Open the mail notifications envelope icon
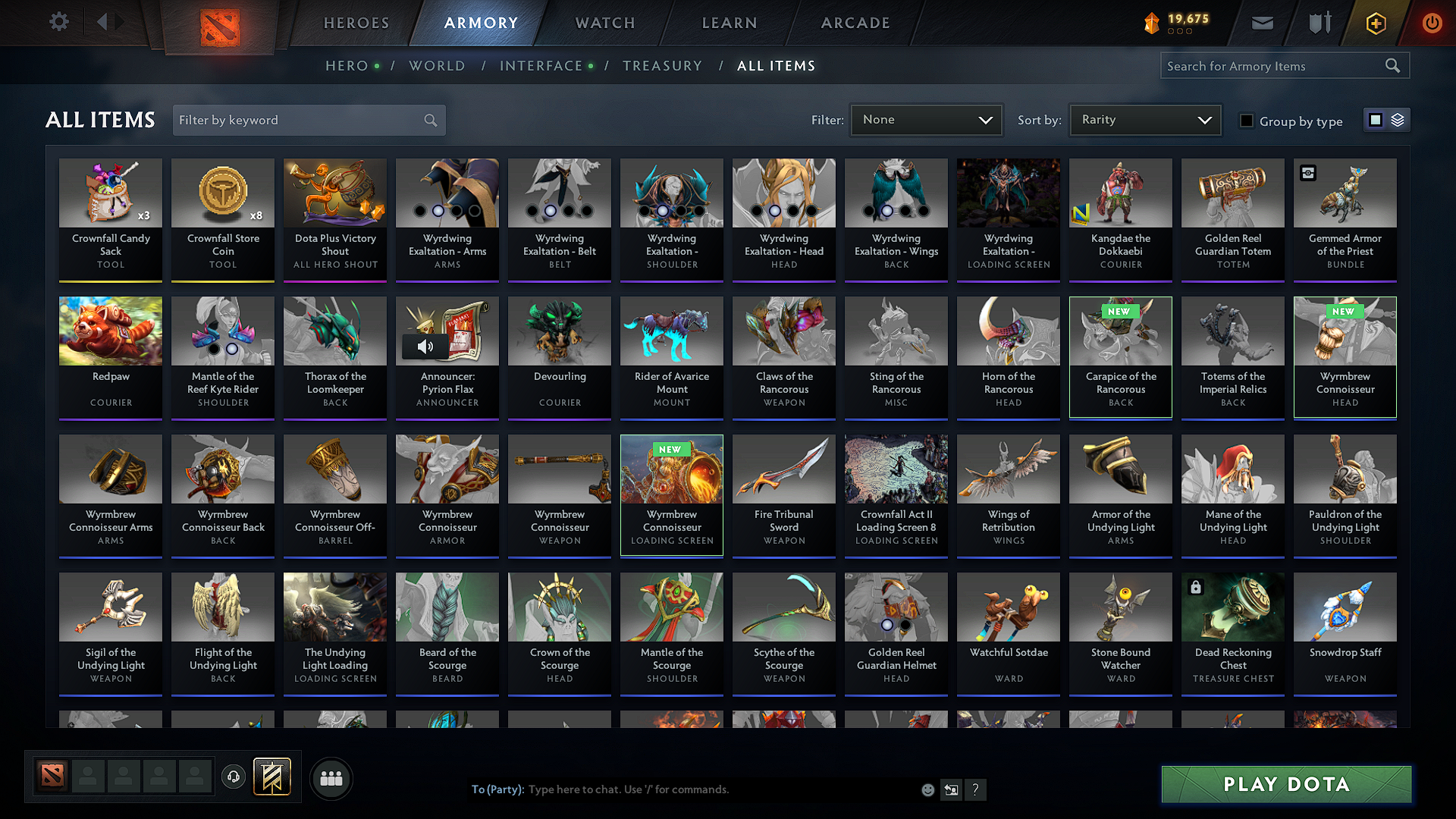The height and width of the screenshot is (819, 1456). [1262, 23]
